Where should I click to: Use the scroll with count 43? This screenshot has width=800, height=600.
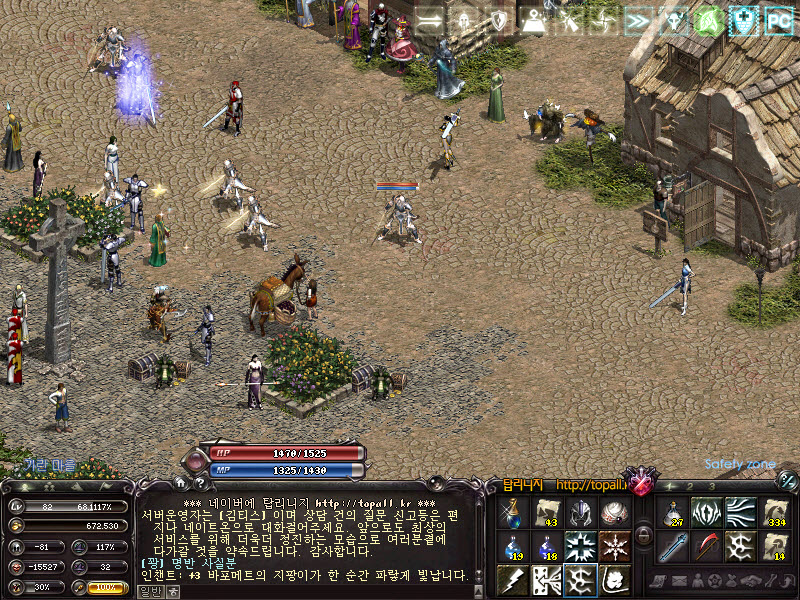point(546,513)
